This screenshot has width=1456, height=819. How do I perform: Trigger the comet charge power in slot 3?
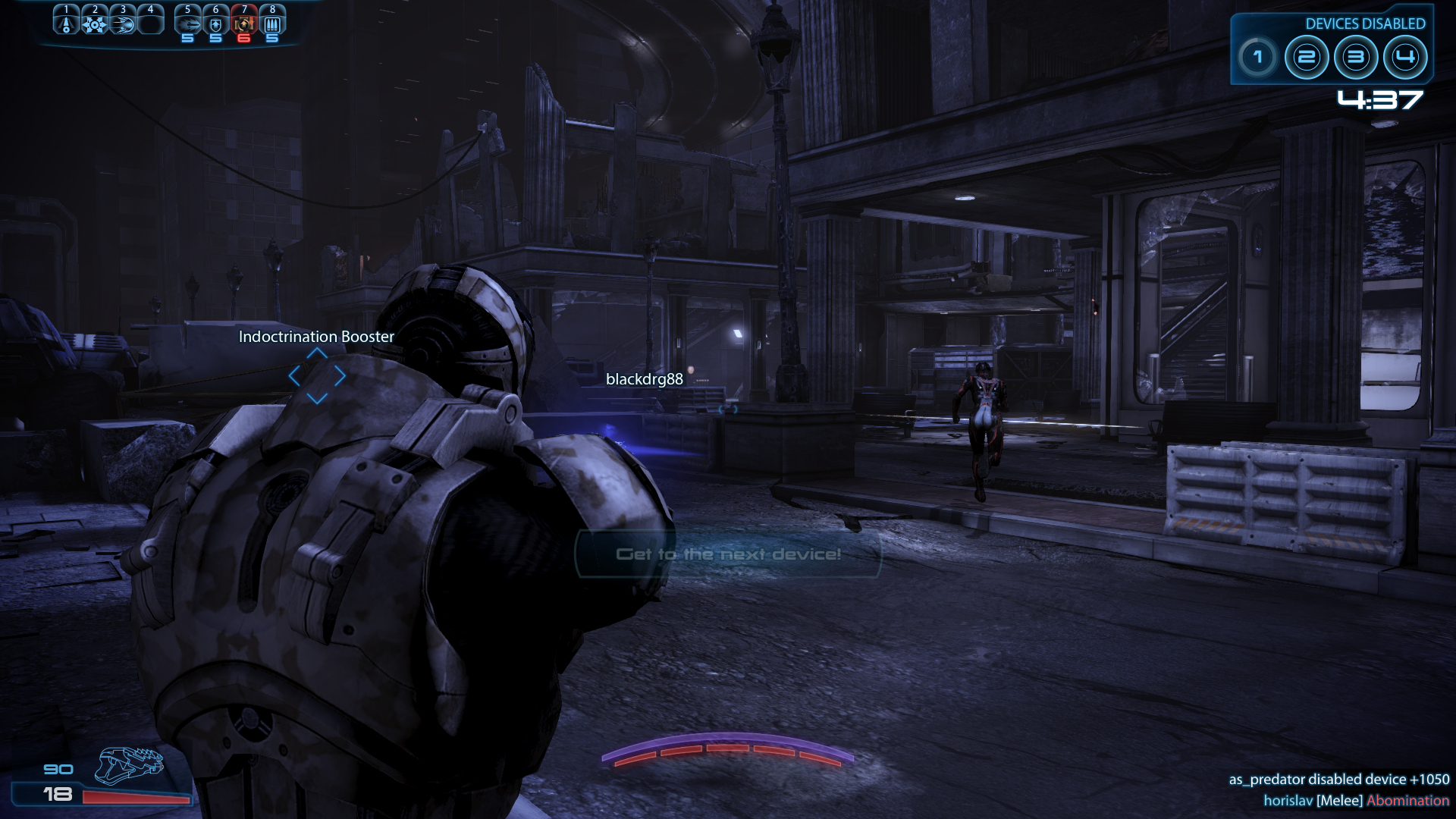(123, 23)
